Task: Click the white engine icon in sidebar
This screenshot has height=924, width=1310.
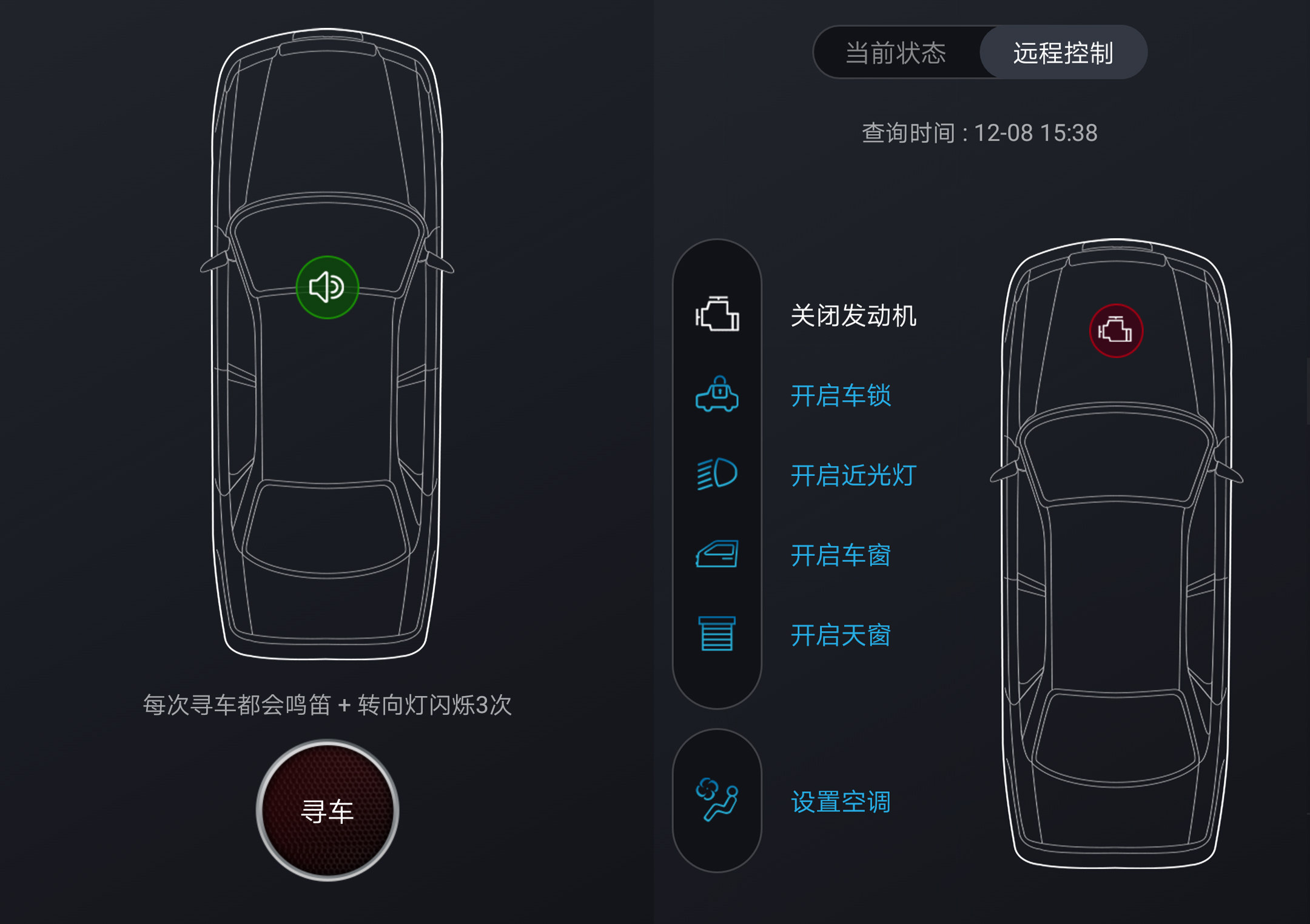Action: point(717,315)
